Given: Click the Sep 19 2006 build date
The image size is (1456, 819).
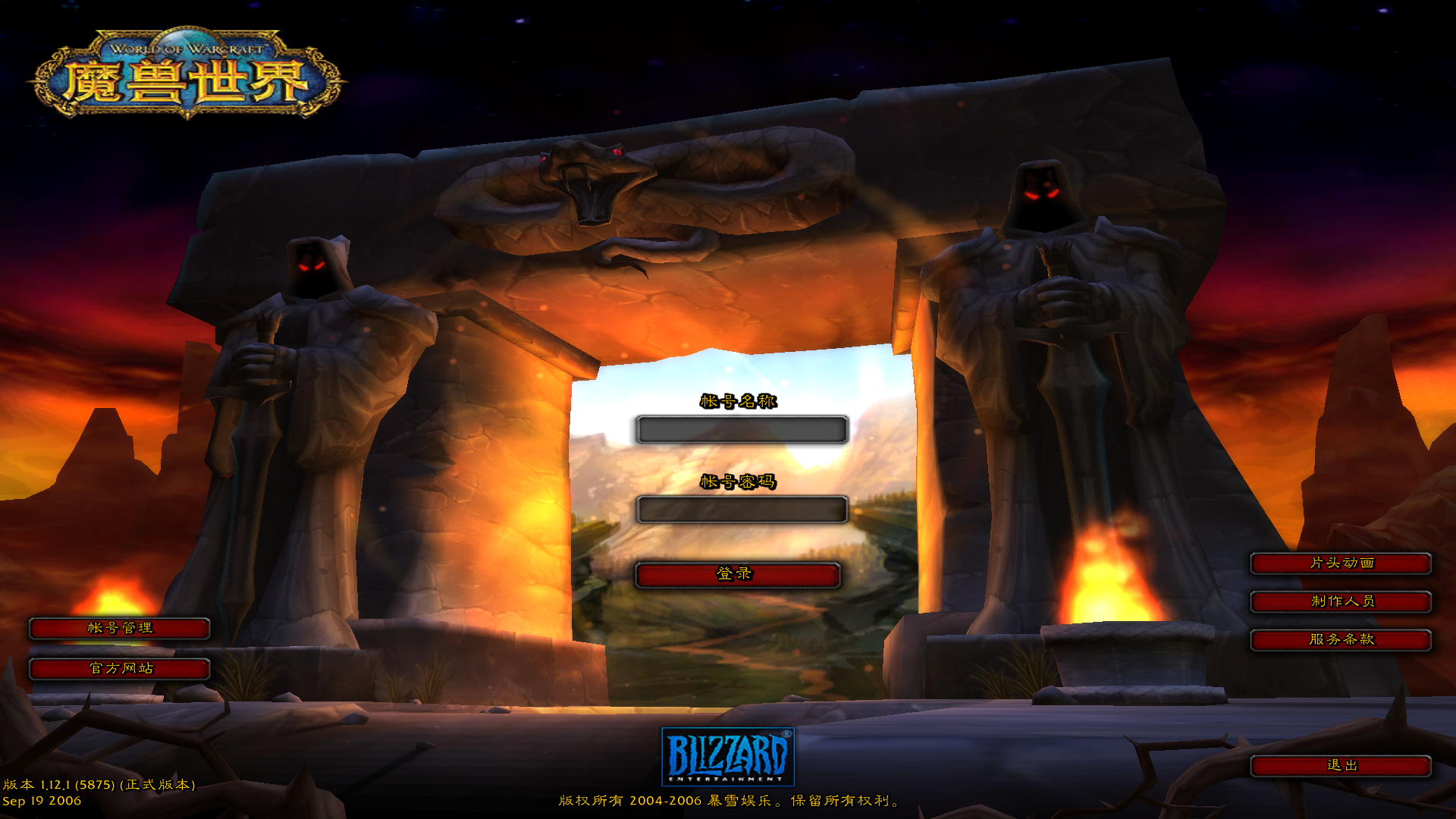Looking at the screenshot, I should 42,801.
